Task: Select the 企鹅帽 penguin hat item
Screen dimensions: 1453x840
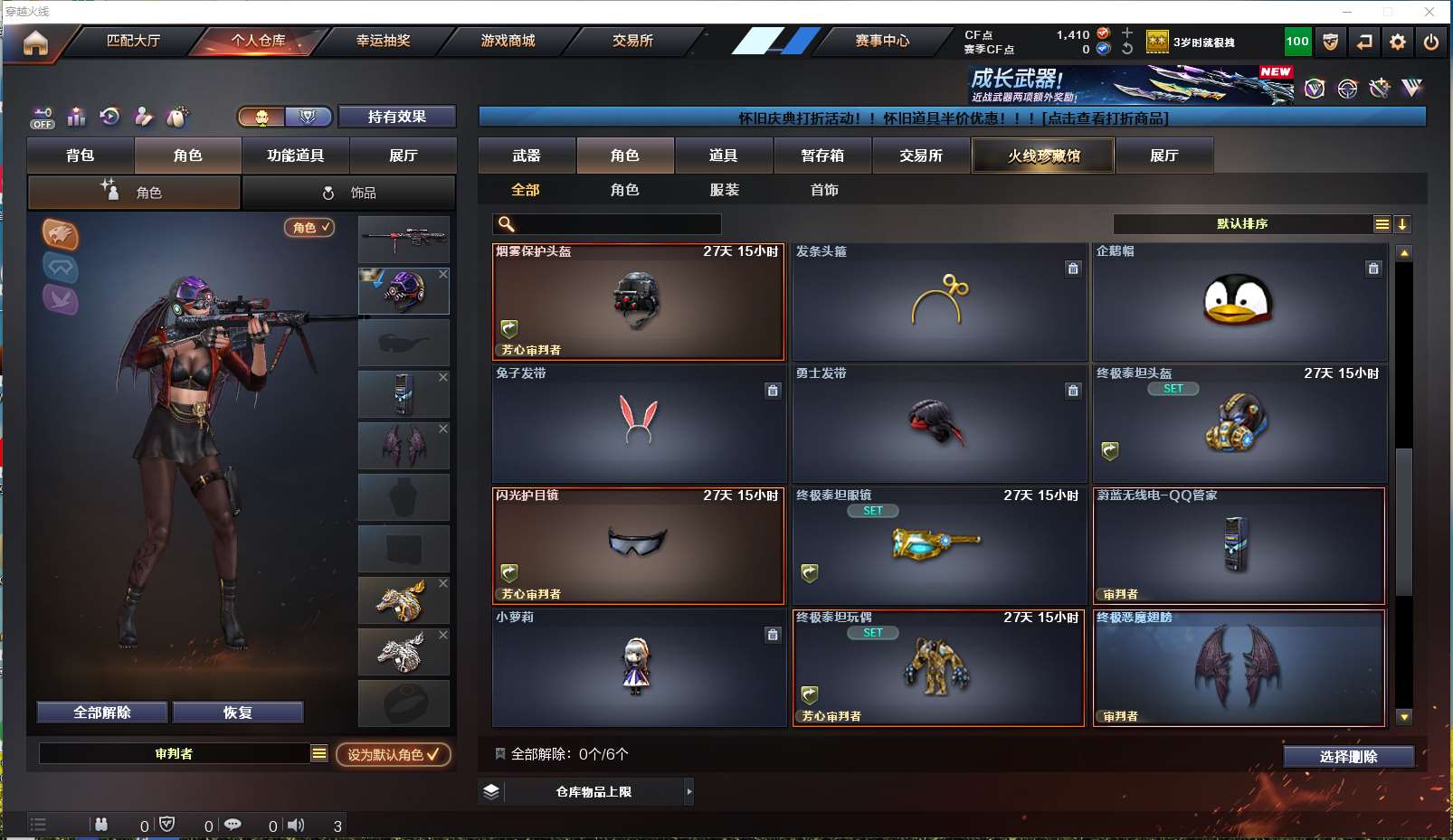Action: coord(1239,302)
